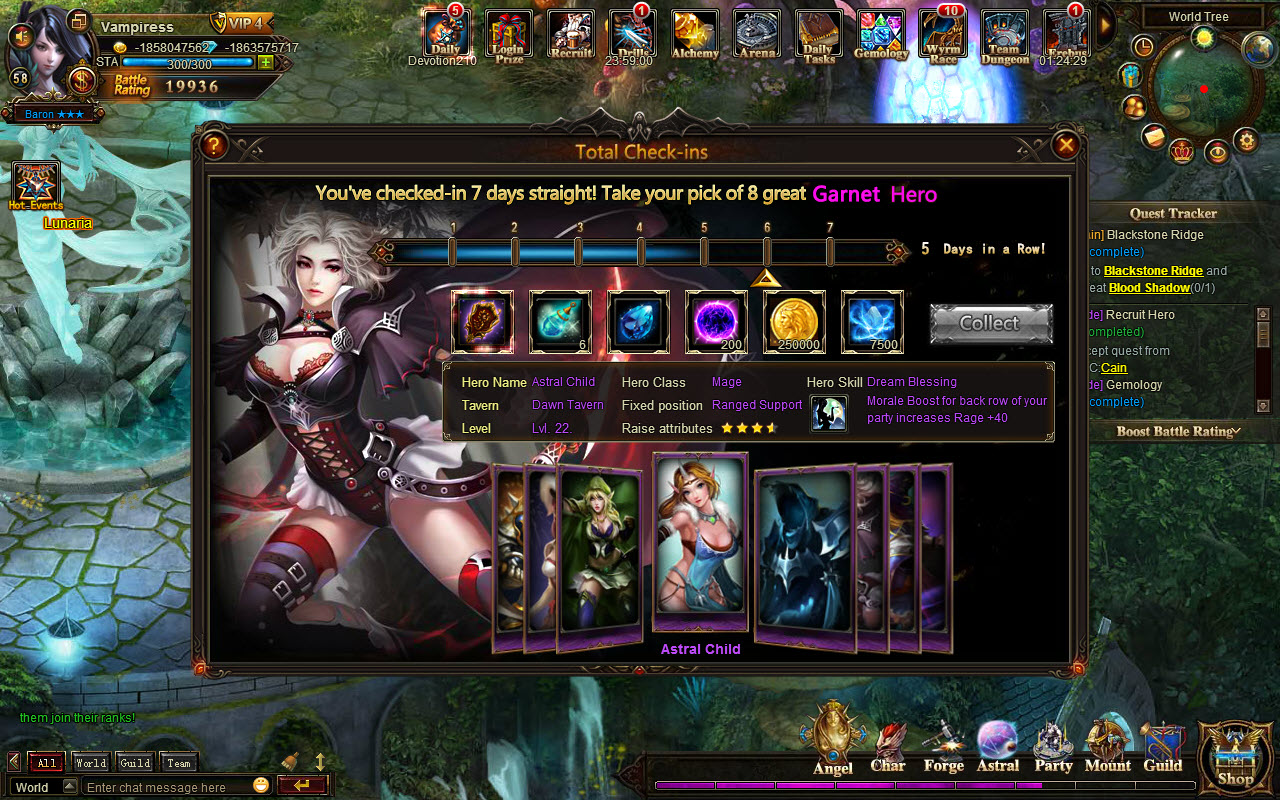Open the Daily Tasks panel
1280x800 pixels.
[x=818, y=33]
